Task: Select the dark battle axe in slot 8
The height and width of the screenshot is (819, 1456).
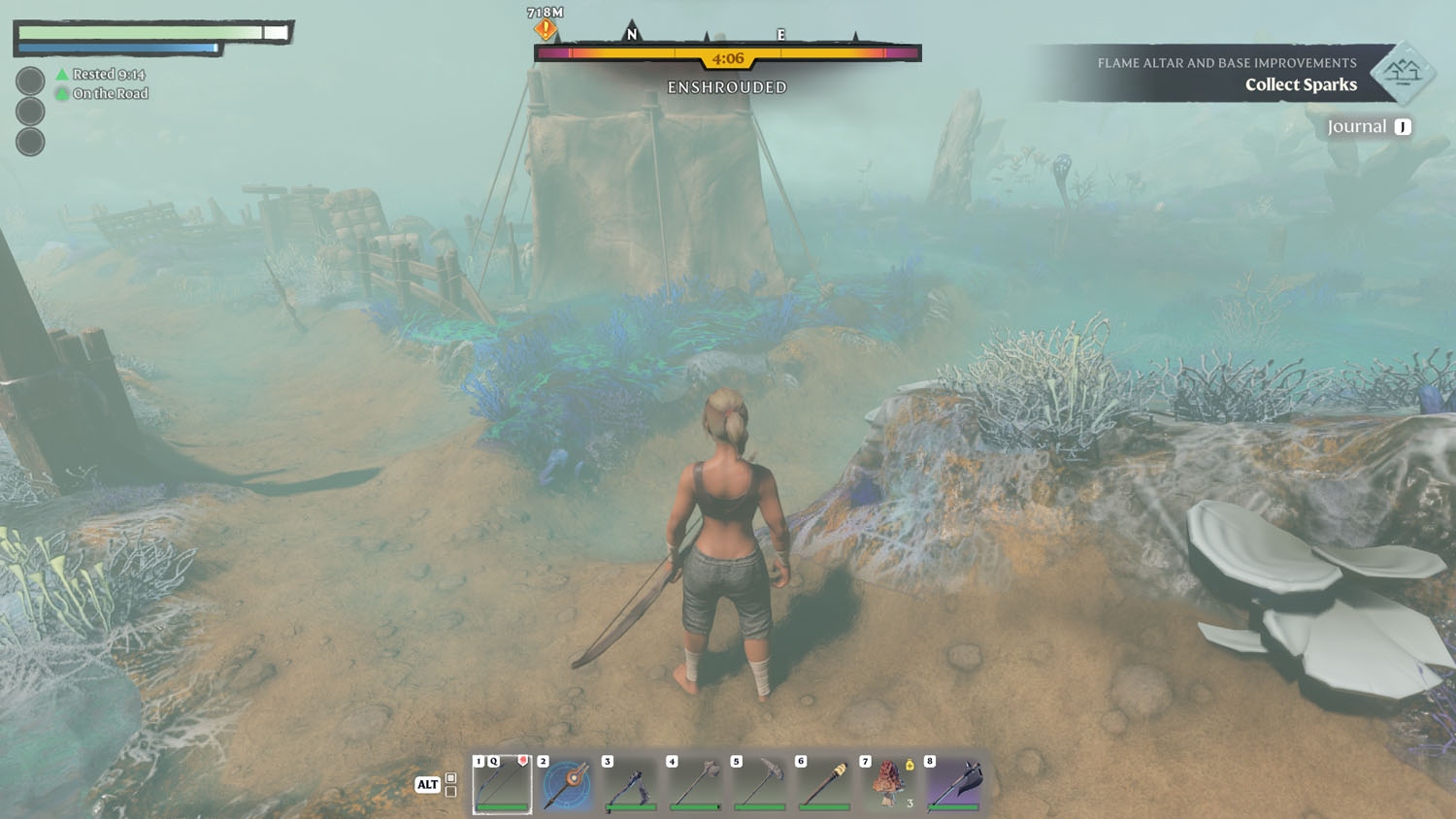Action: (x=953, y=784)
